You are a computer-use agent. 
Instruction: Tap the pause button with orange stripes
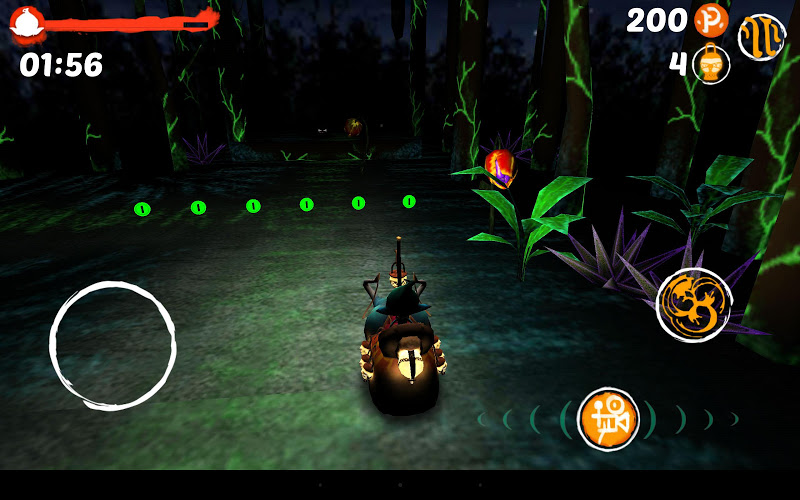[761, 36]
